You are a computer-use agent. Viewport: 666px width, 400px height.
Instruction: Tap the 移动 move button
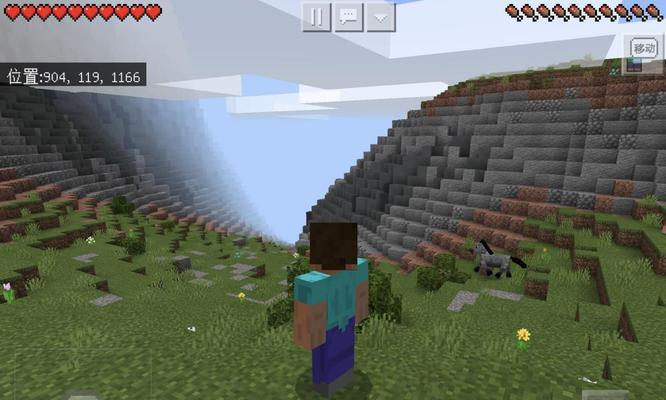tap(643, 49)
